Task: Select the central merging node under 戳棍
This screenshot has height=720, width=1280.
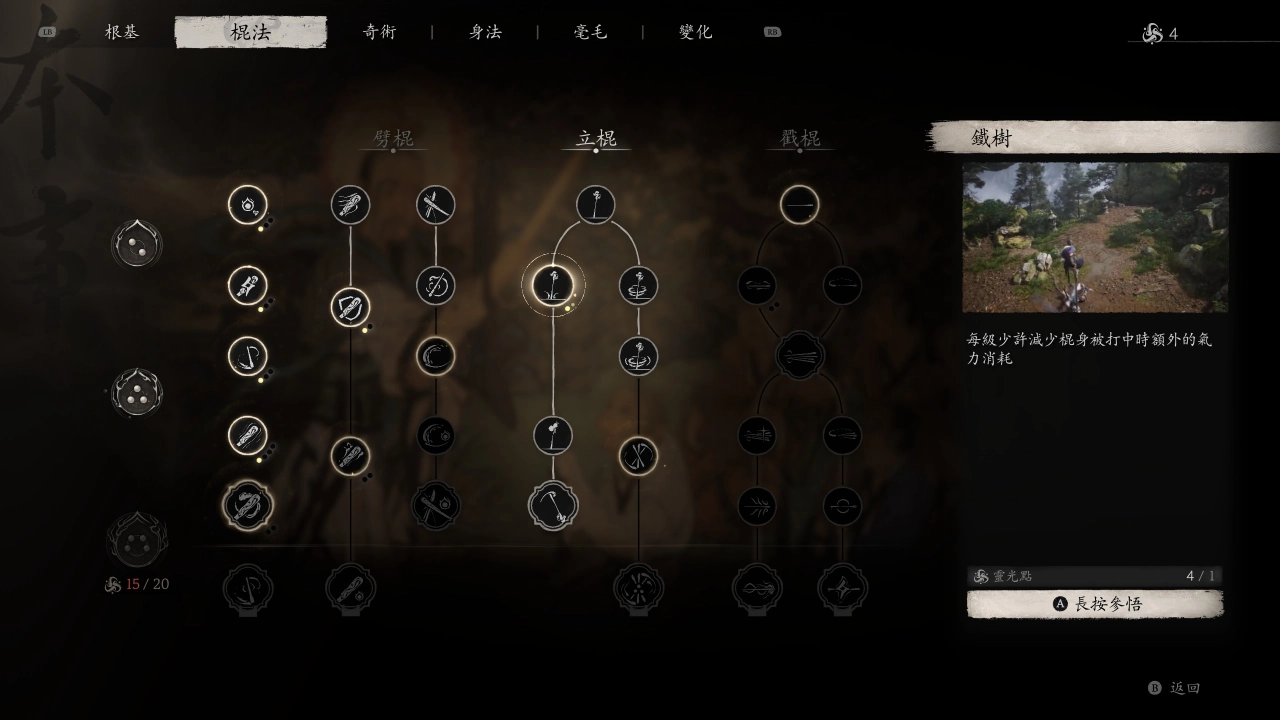Action: (800, 355)
